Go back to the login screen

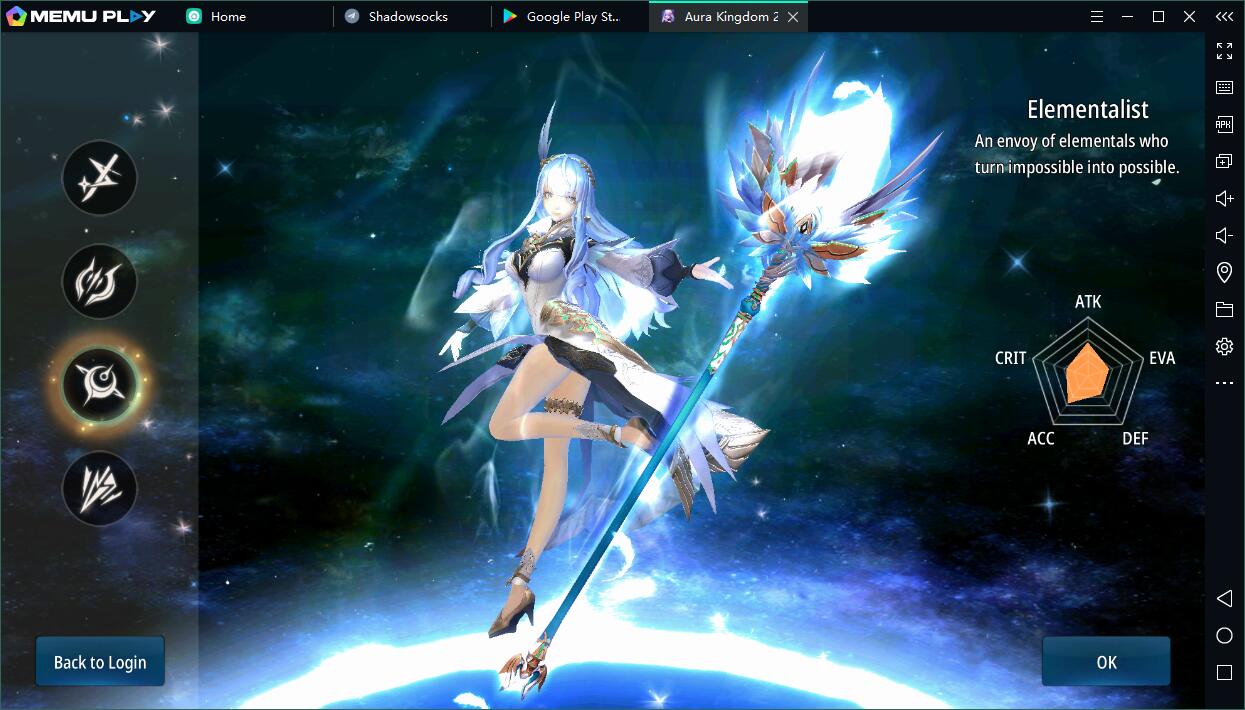pyautogui.click(x=100, y=662)
